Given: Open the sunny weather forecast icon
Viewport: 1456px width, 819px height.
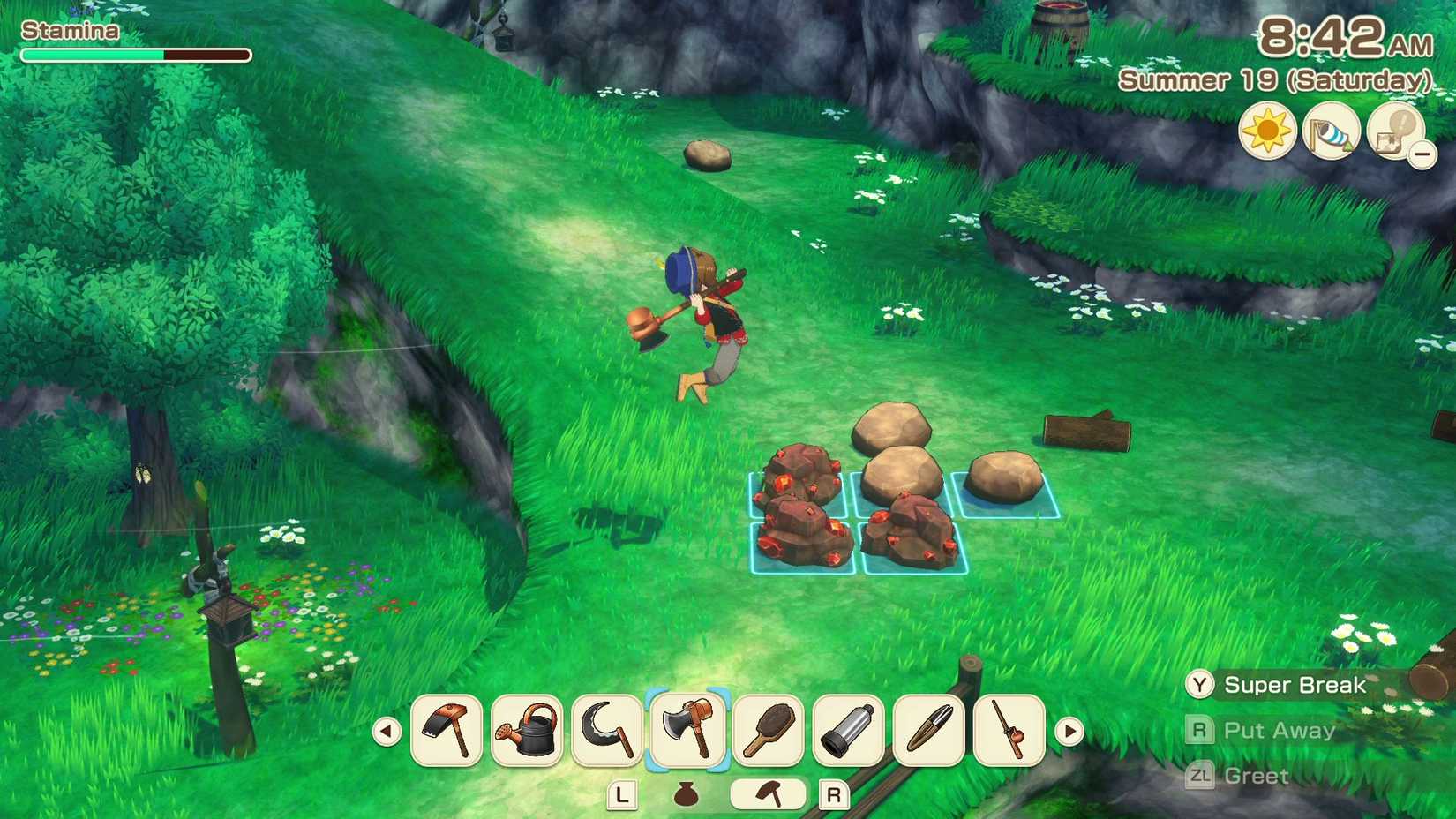Looking at the screenshot, I should [1267, 130].
